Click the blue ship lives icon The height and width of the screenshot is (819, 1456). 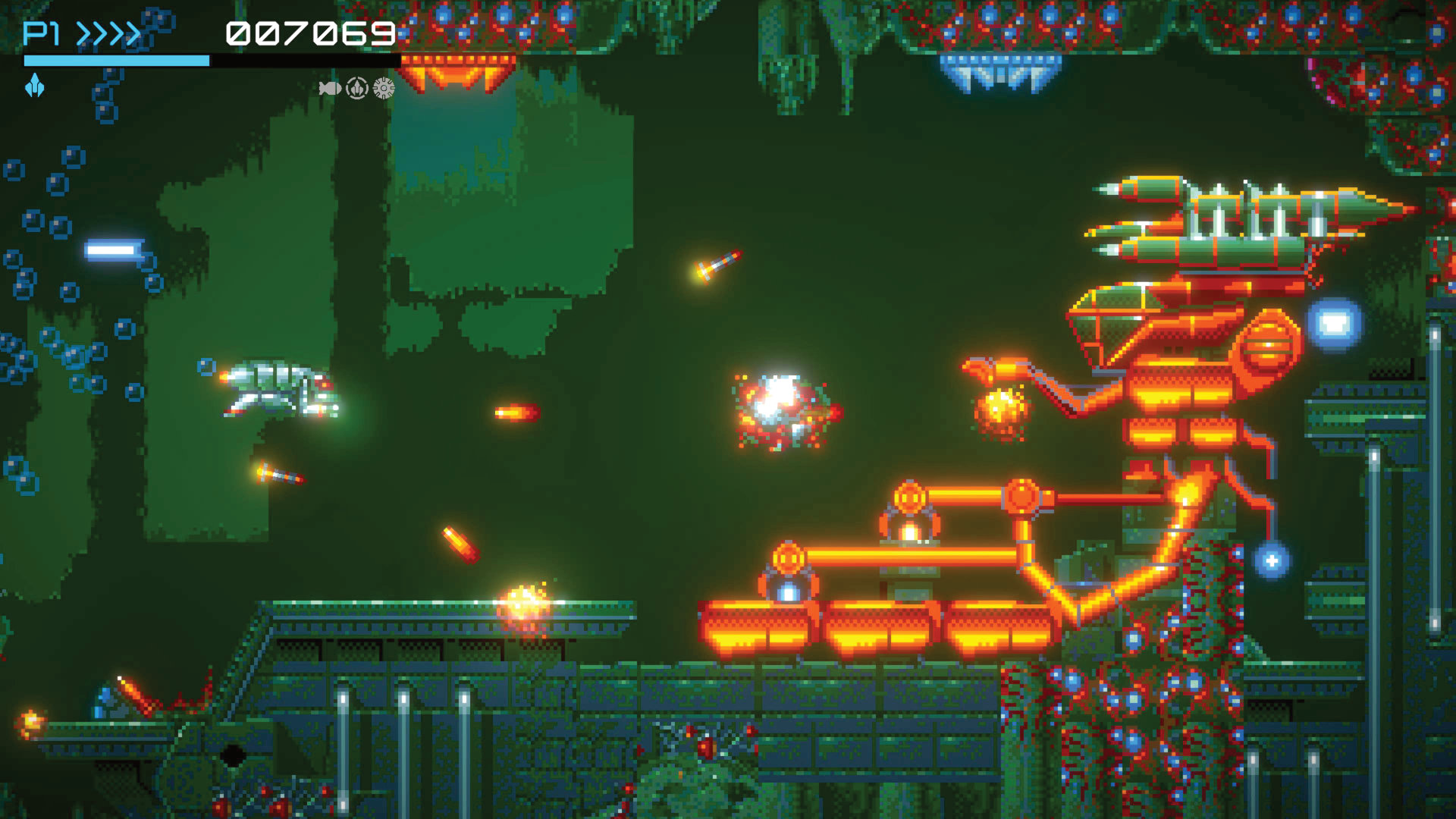(x=35, y=86)
